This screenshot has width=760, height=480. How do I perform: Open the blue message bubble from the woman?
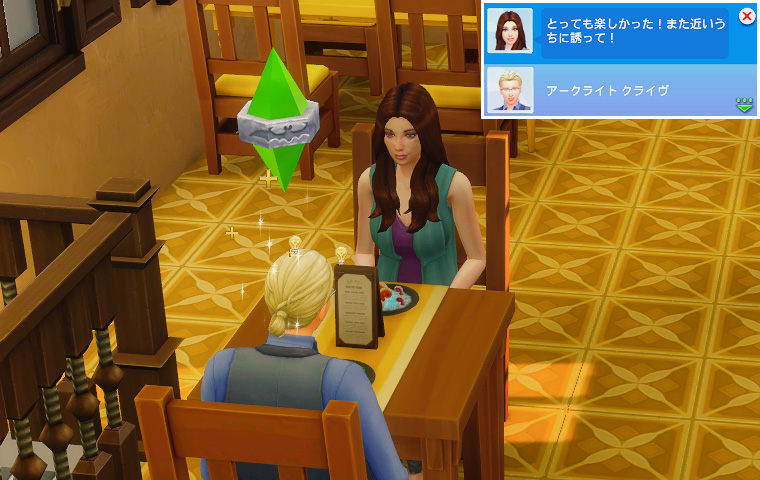(x=634, y=33)
